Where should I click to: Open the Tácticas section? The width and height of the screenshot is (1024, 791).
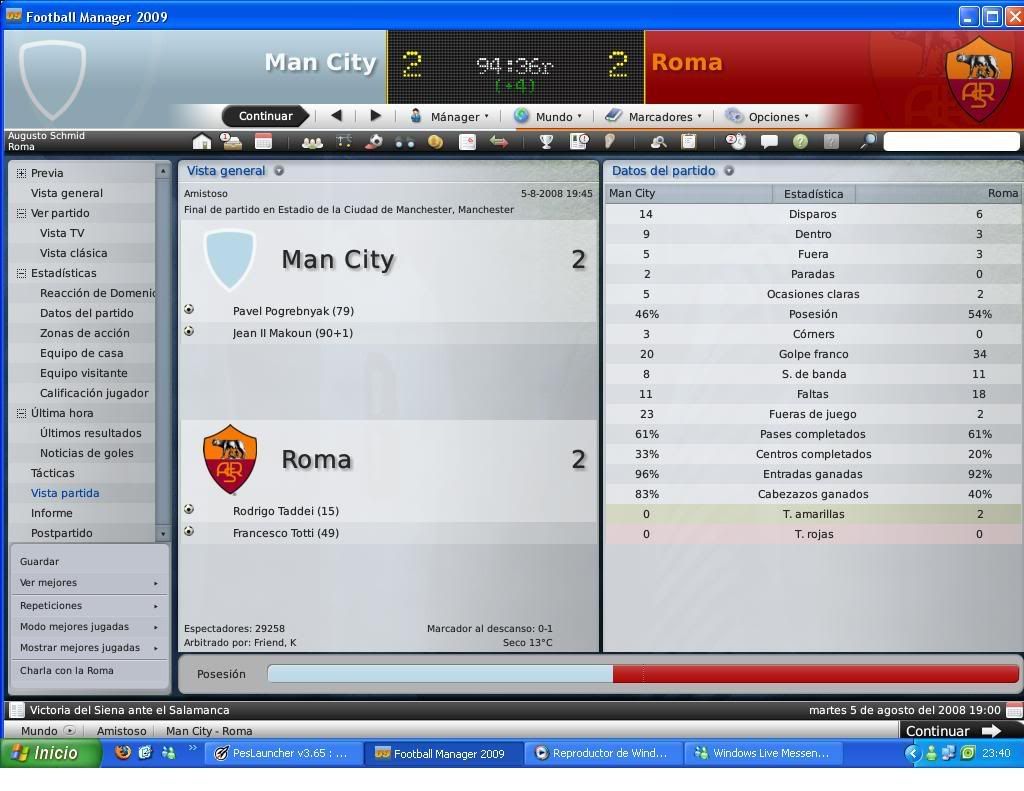(x=53, y=473)
